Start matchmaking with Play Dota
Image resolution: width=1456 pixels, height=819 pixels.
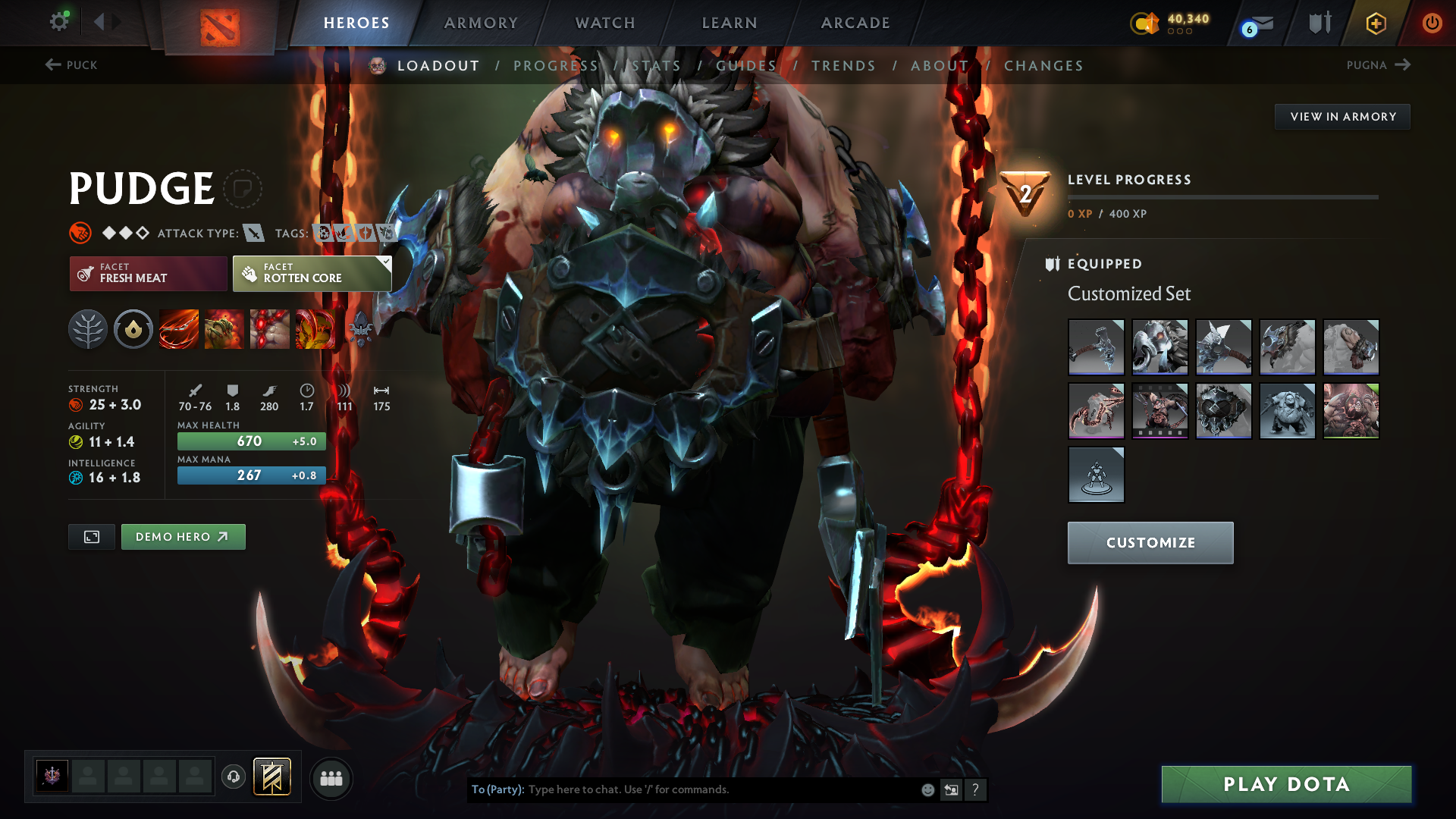(1286, 784)
